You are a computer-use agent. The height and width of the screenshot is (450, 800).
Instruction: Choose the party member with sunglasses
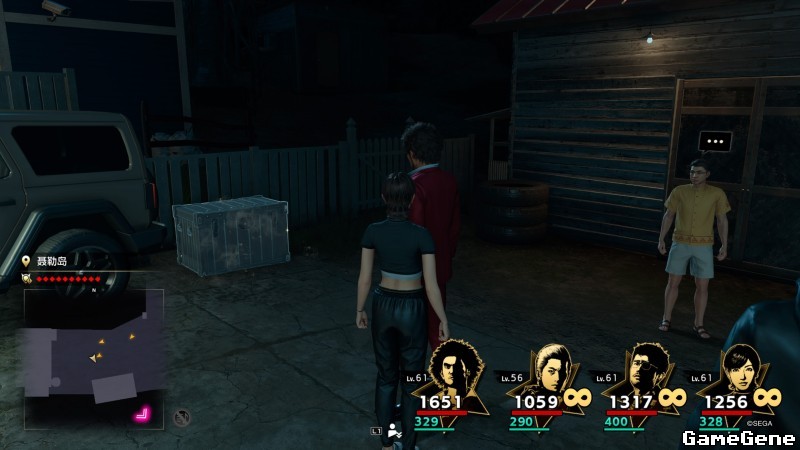pyautogui.click(x=643, y=371)
